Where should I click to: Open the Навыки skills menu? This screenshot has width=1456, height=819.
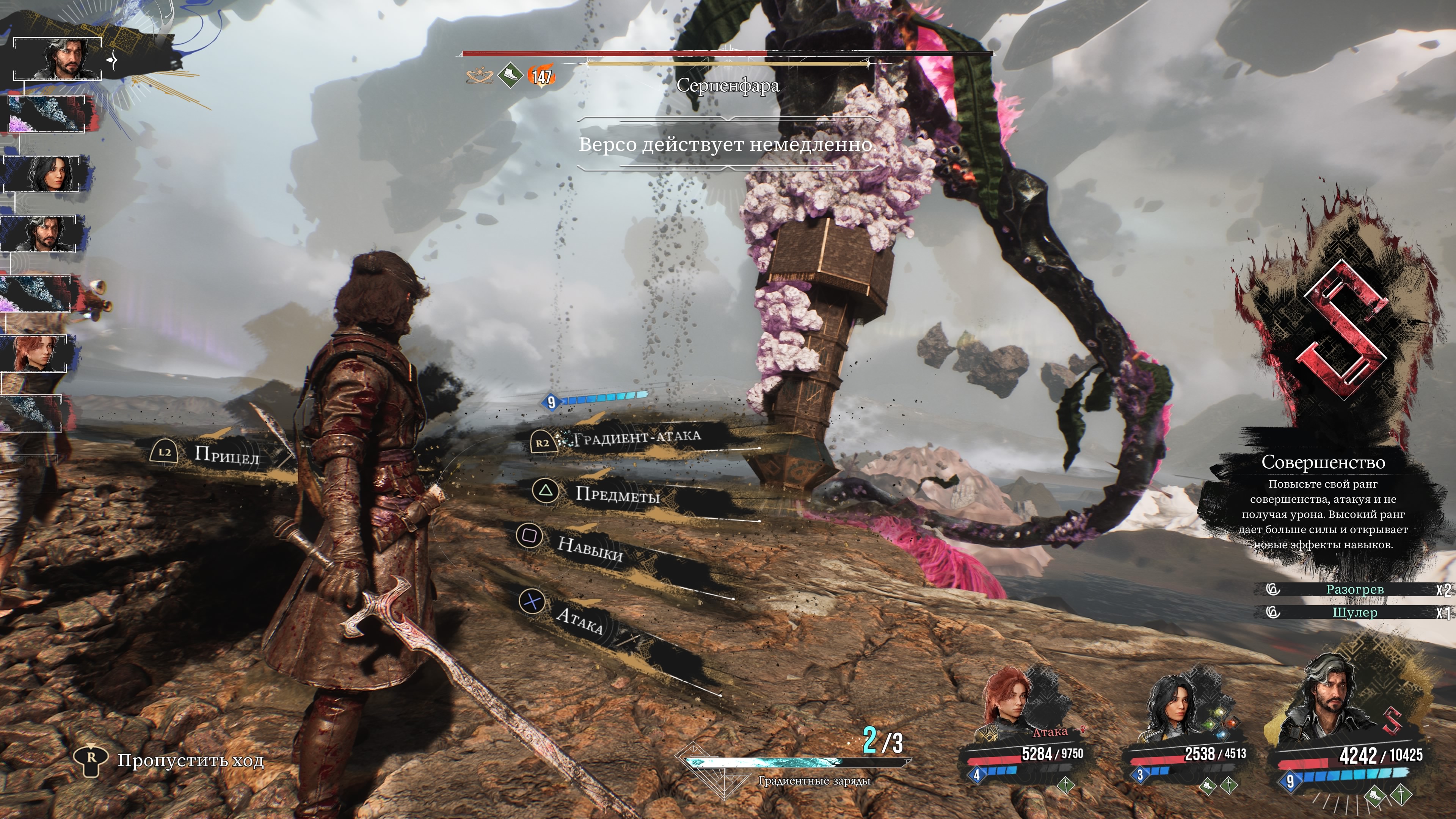[x=590, y=548]
